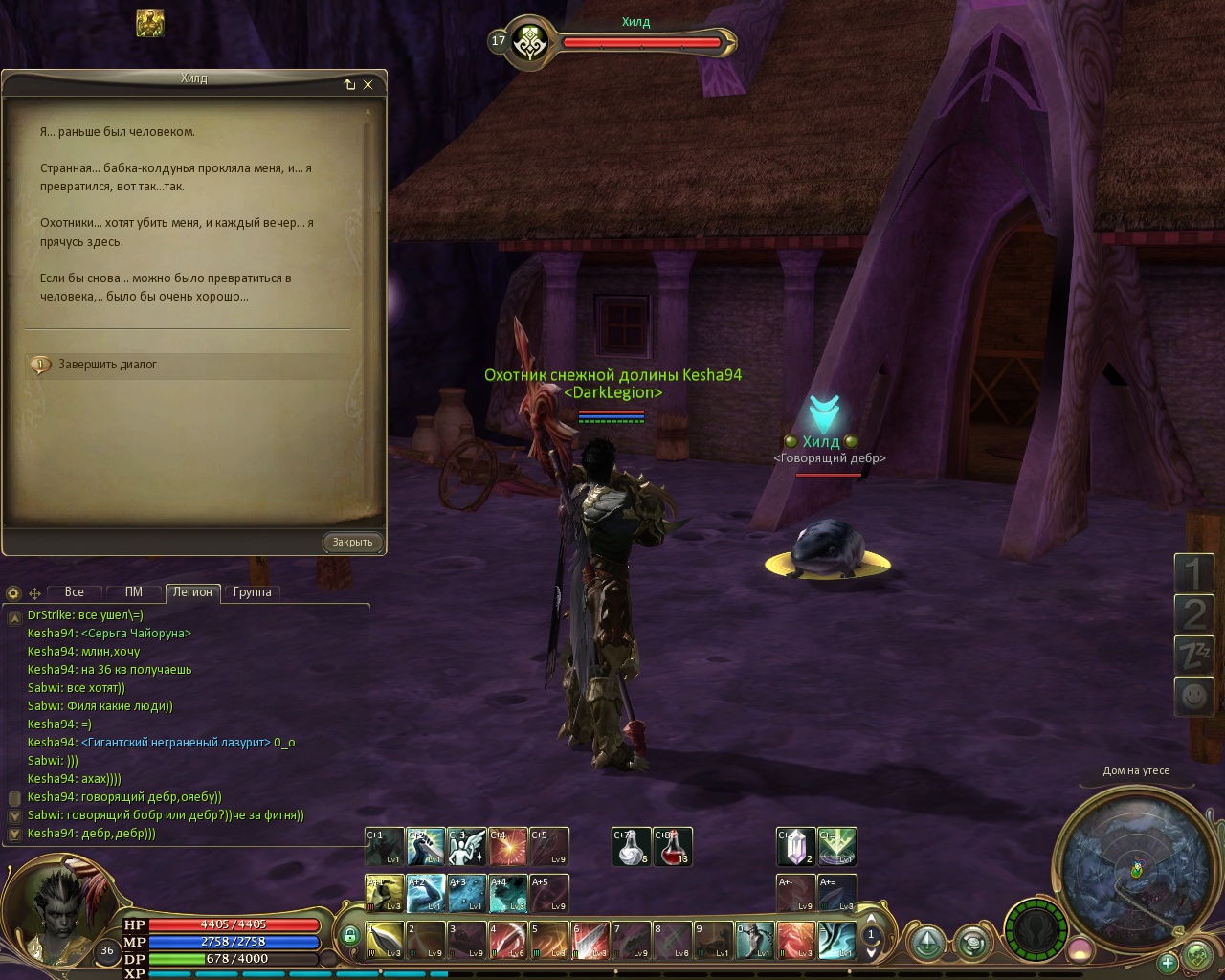Switch to the "Группа" chat tab
The width and height of the screenshot is (1225, 980).
point(252,592)
